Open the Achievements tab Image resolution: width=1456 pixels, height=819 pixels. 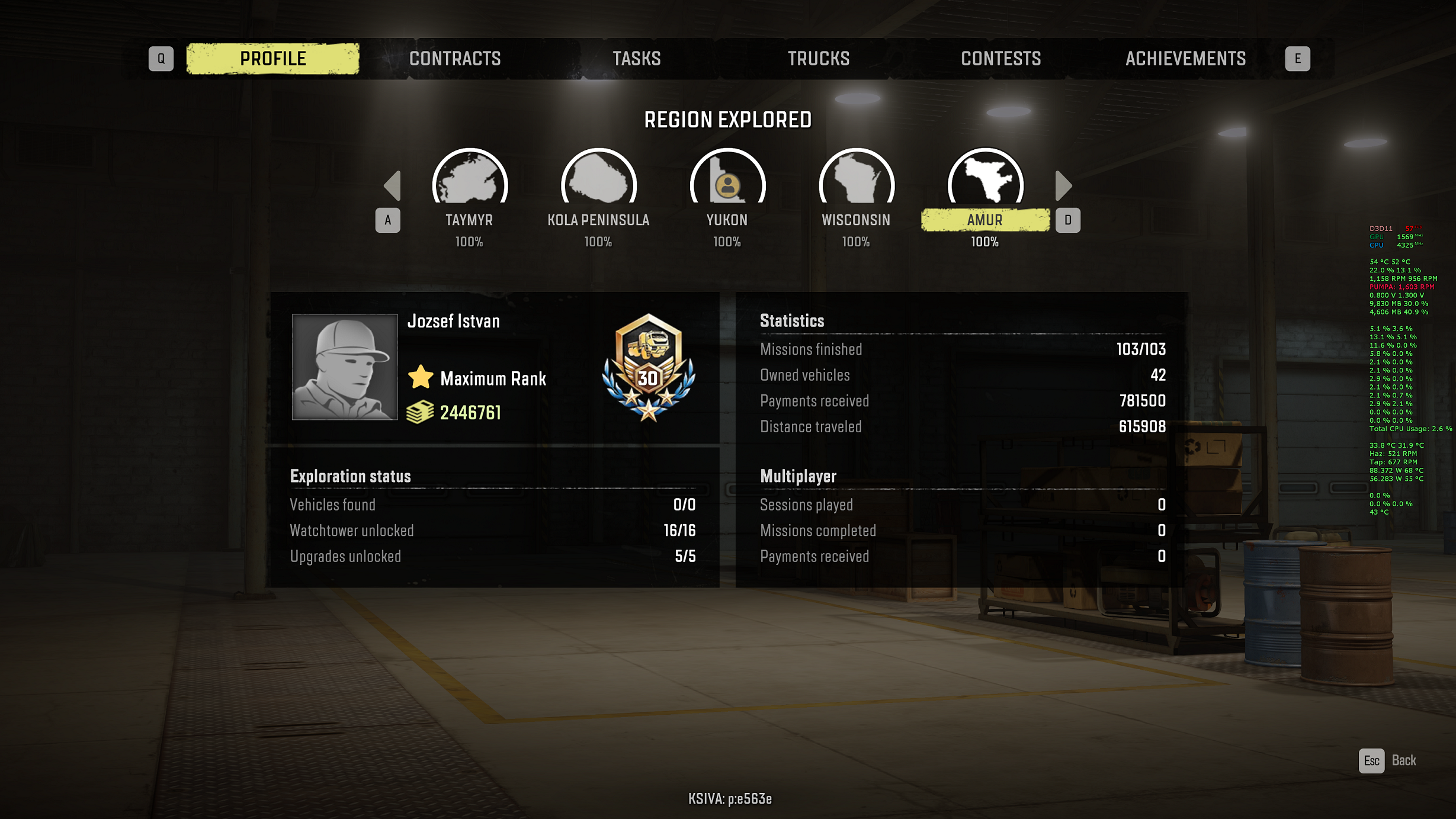(1185, 59)
